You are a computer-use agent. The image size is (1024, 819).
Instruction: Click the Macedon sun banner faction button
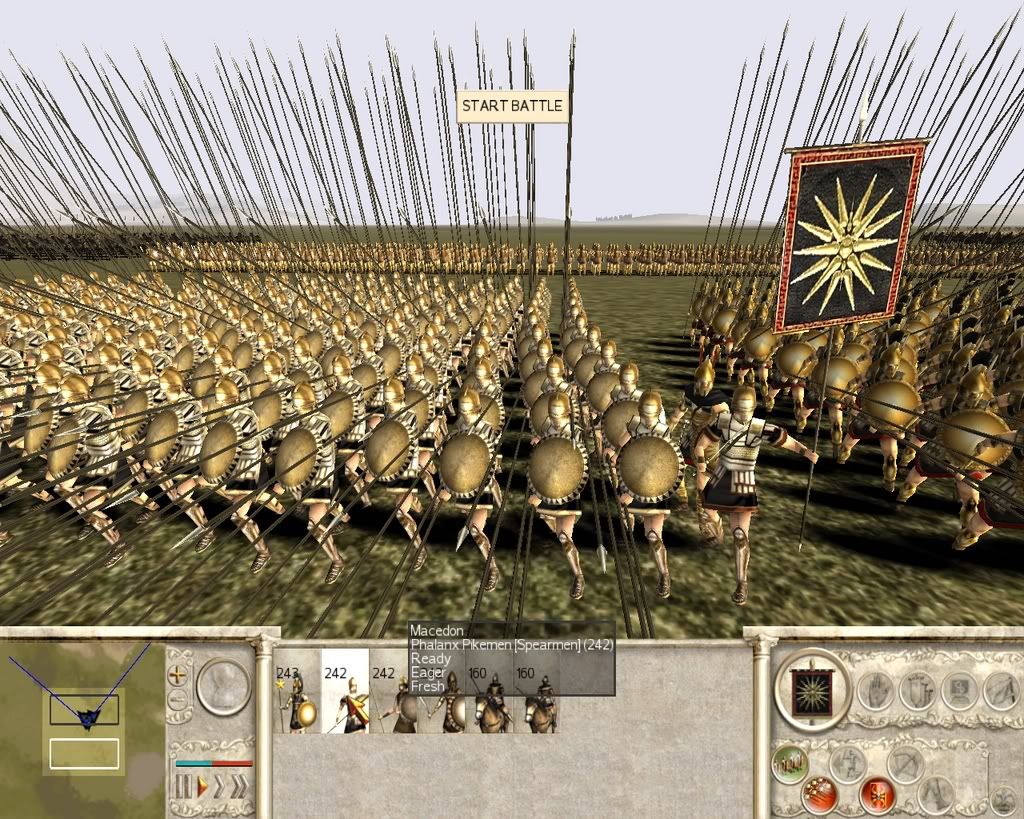pyautogui.click(x=811, y=691)
